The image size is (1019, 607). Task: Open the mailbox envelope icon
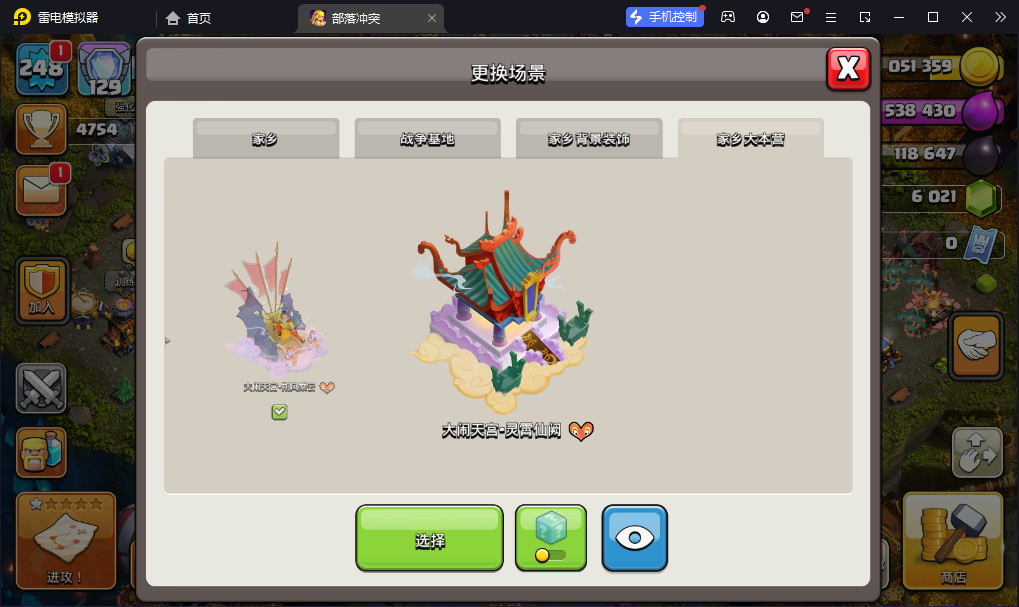(x=41, y=190)
